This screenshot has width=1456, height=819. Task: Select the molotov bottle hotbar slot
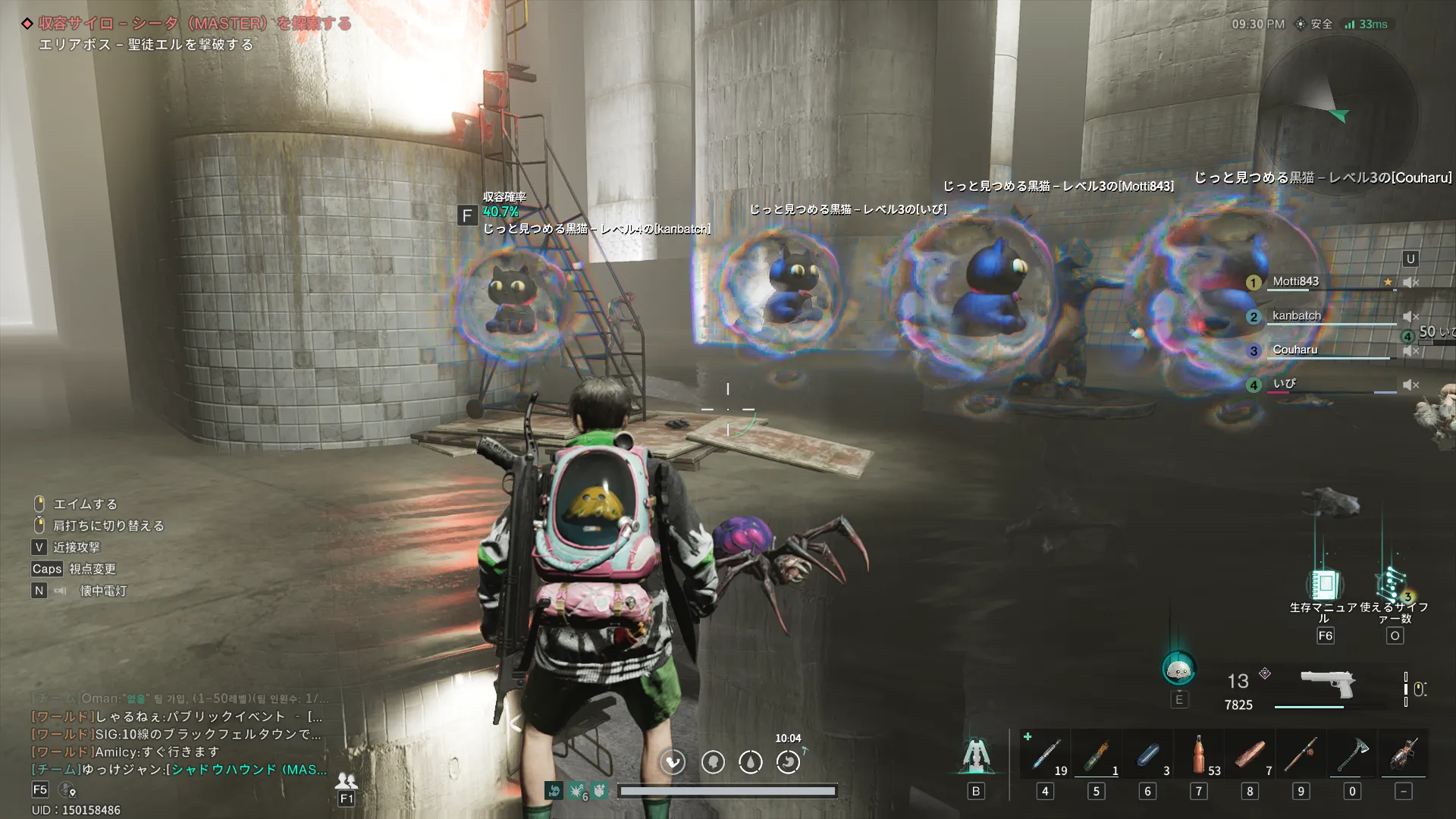(1096, 755)
